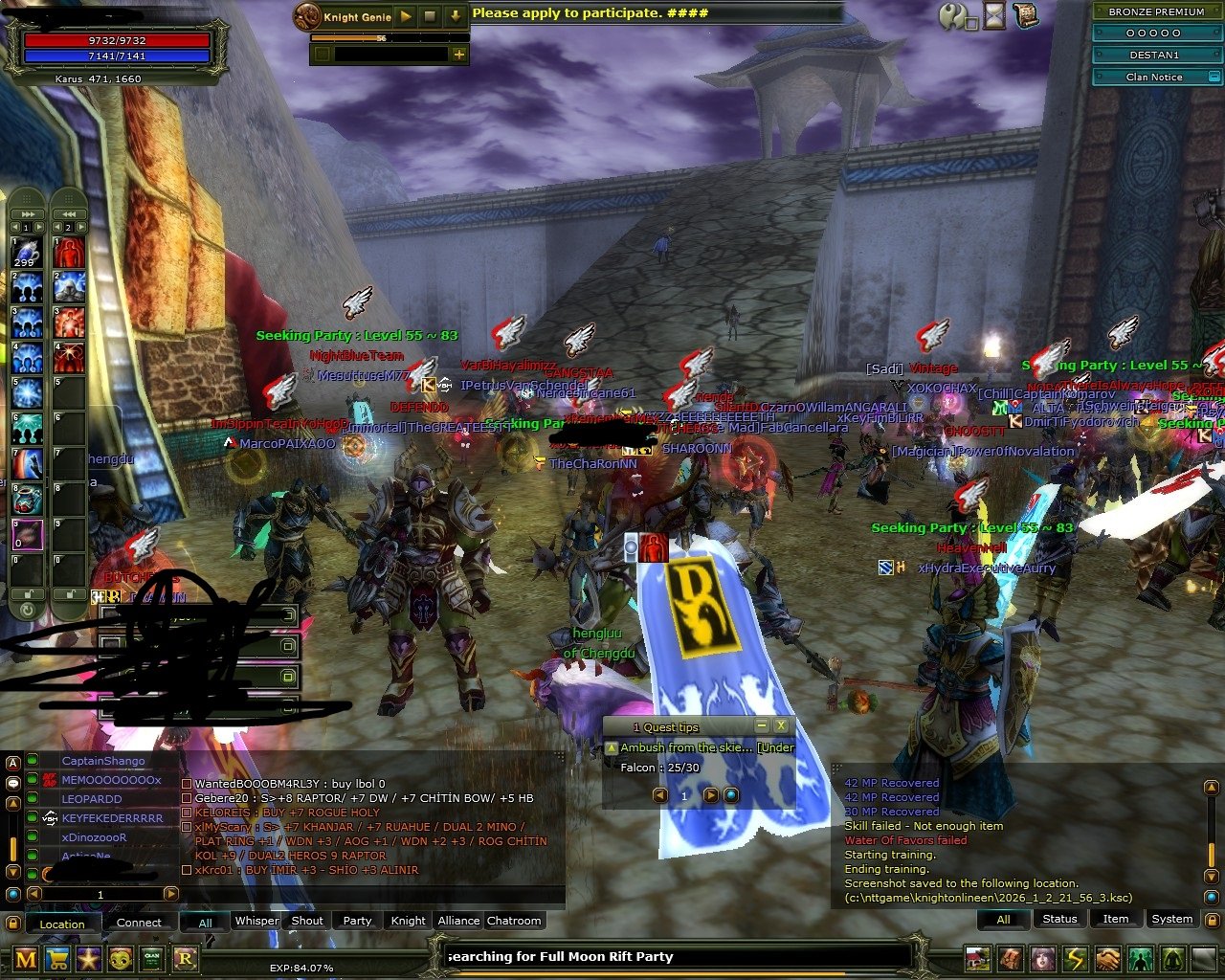Select the lightning skill icon
This screenshot has height=980, width=1225.
1075,959
